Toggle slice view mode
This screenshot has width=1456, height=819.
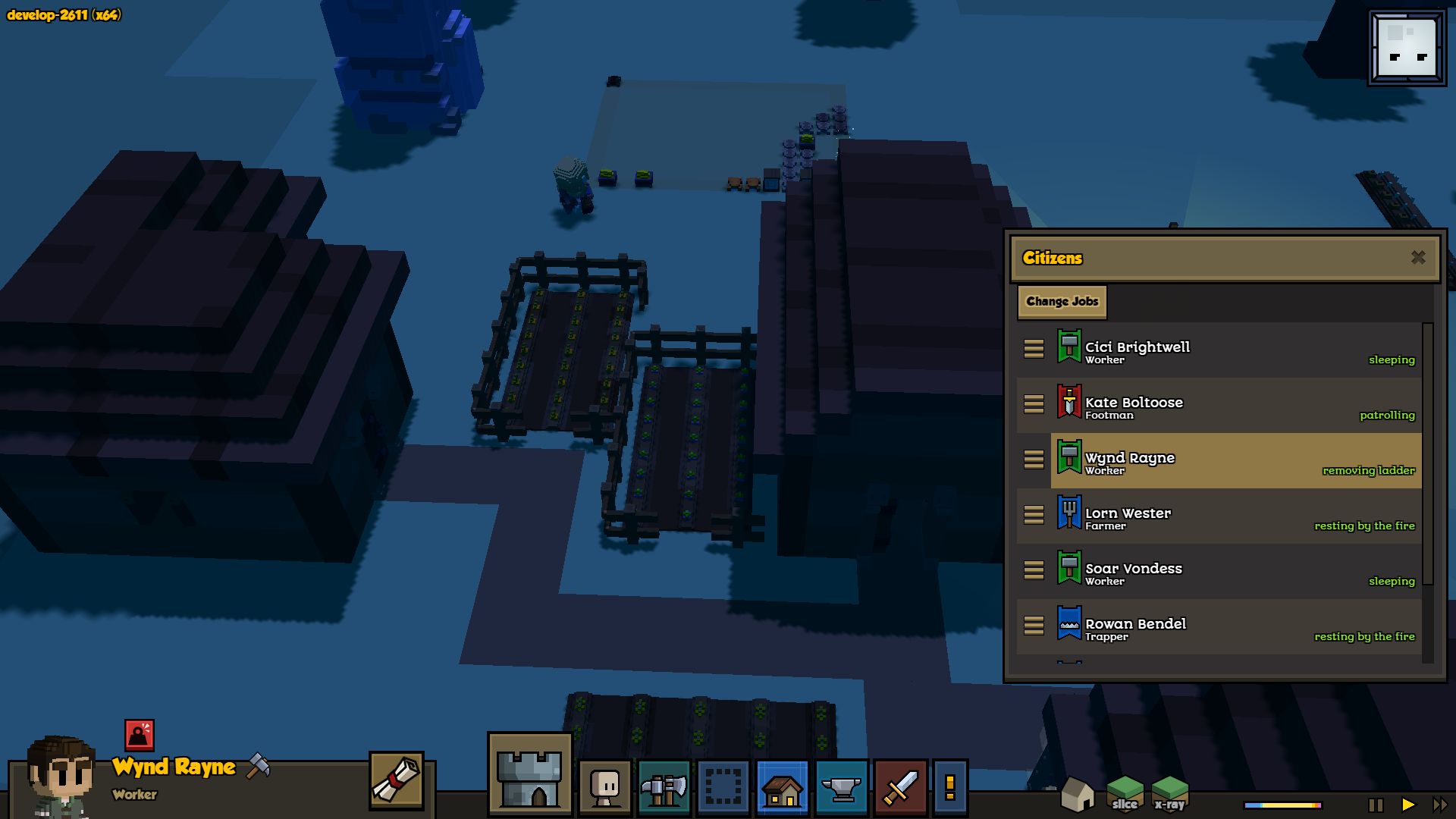pyautogui.click(x=1125, y=794)
